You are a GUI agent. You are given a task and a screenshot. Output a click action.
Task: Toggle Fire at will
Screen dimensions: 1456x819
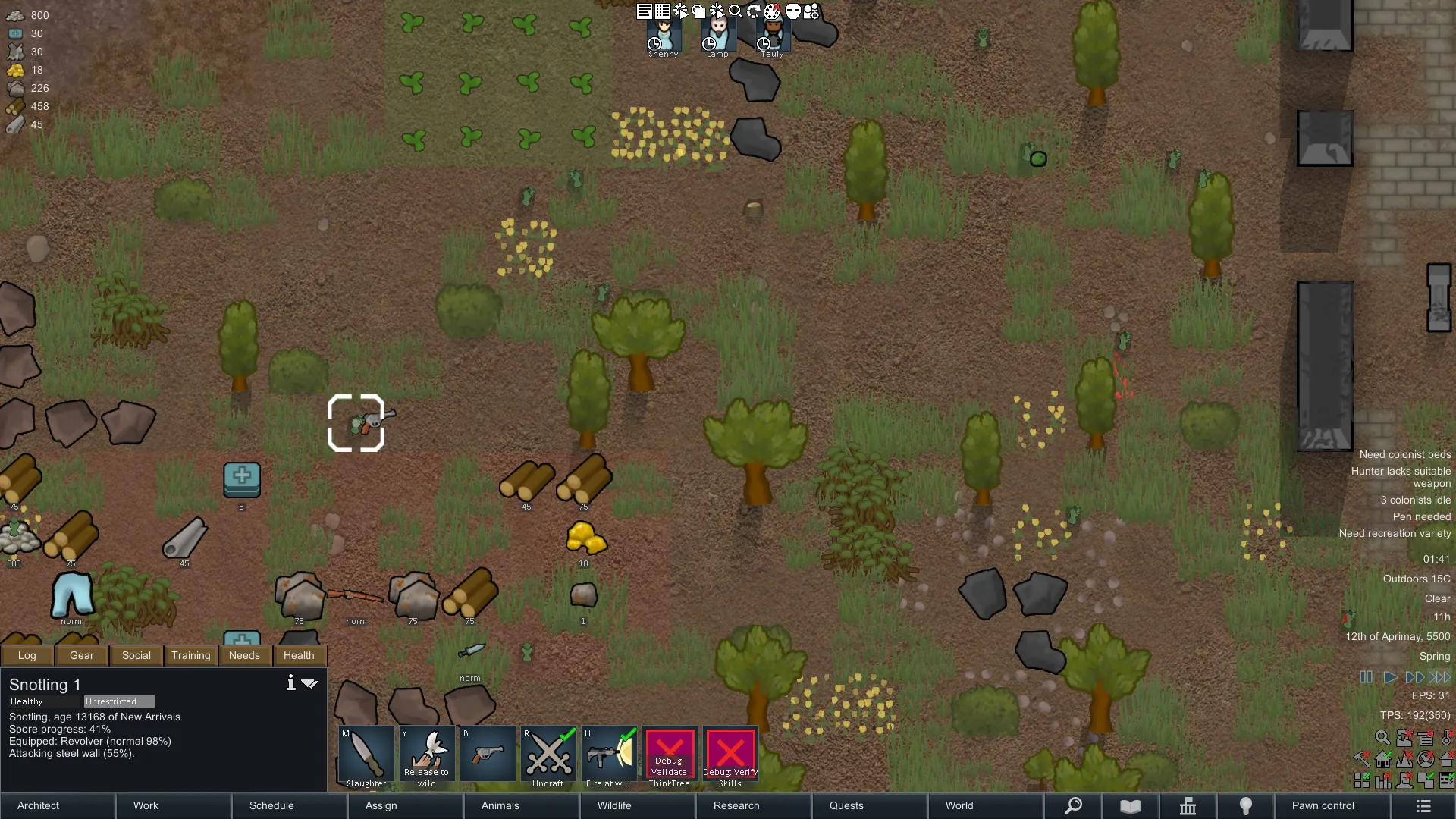609,757
